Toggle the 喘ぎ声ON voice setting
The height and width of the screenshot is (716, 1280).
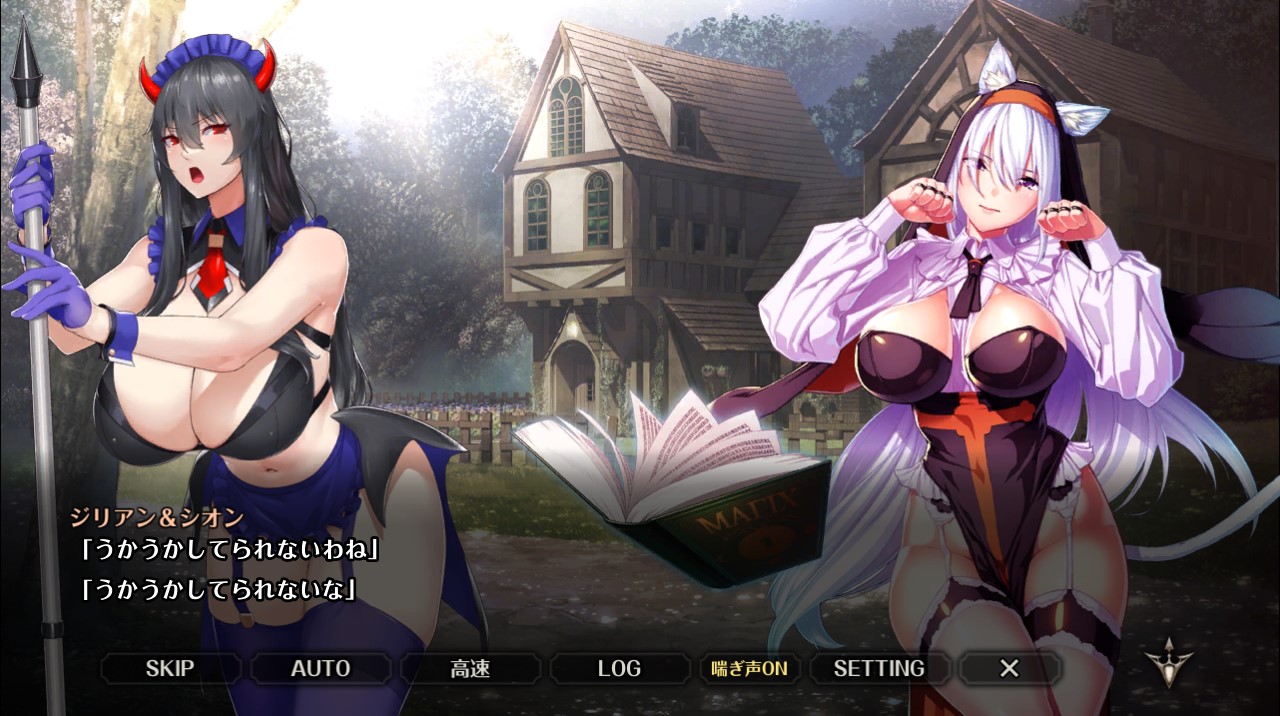[749, 668]
